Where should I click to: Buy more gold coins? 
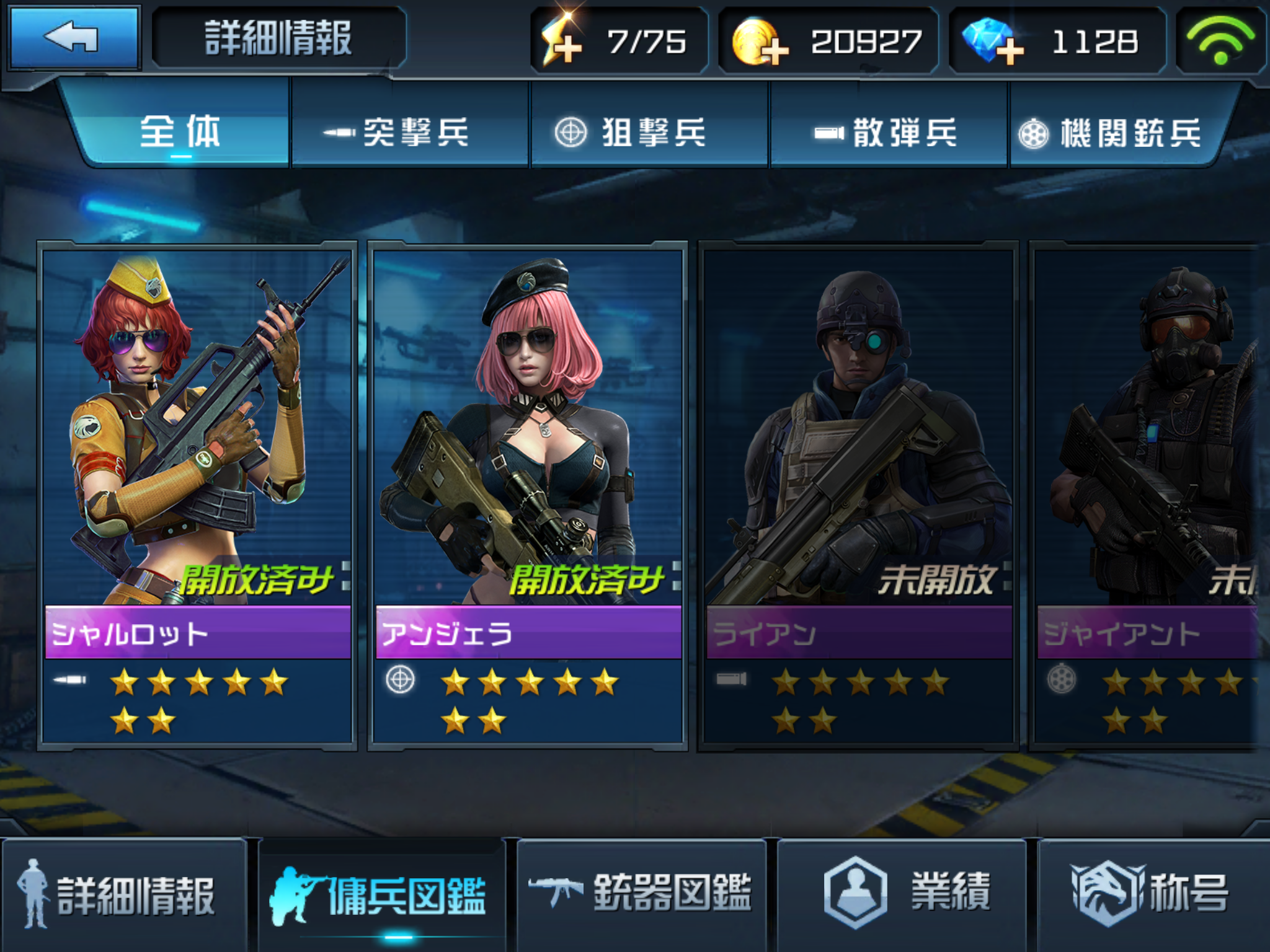[x=760, y=42]
